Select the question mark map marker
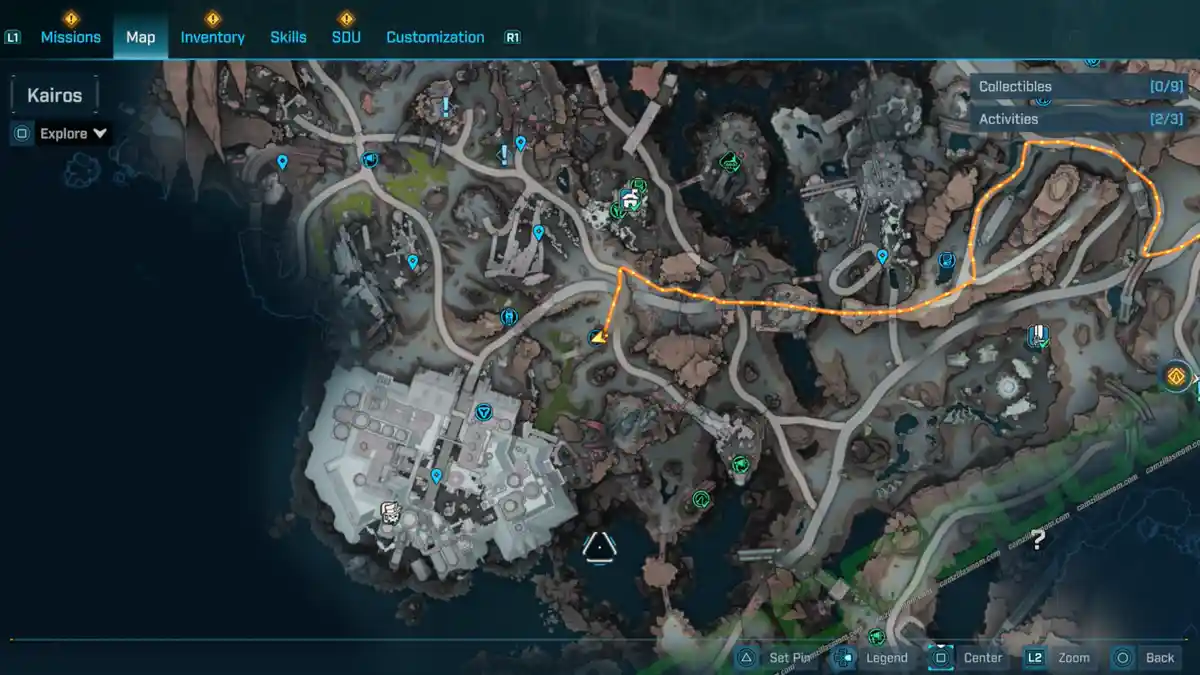 click(1038, 541)
